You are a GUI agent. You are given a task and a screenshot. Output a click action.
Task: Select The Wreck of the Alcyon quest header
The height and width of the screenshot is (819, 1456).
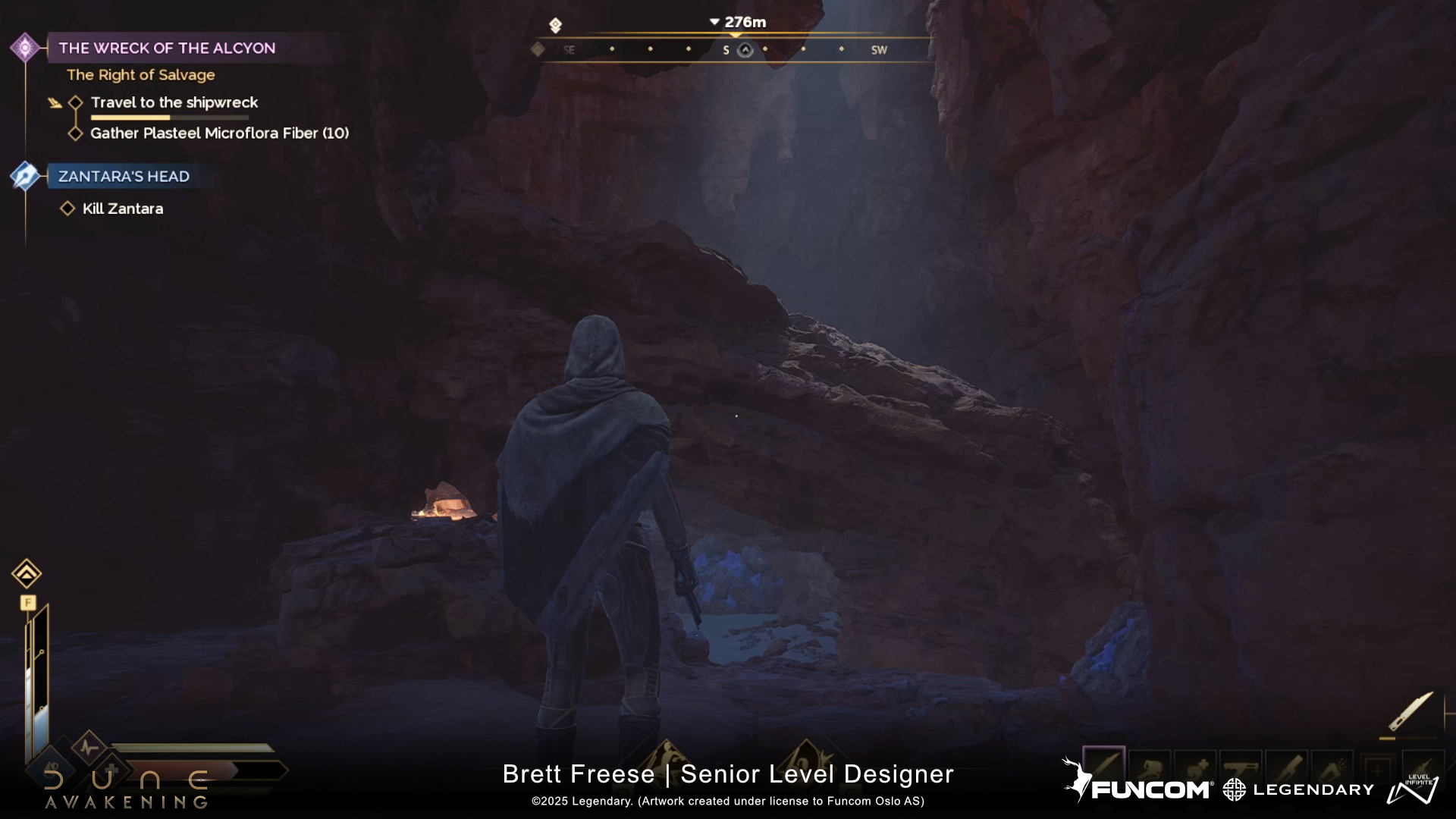click(167, 48)
